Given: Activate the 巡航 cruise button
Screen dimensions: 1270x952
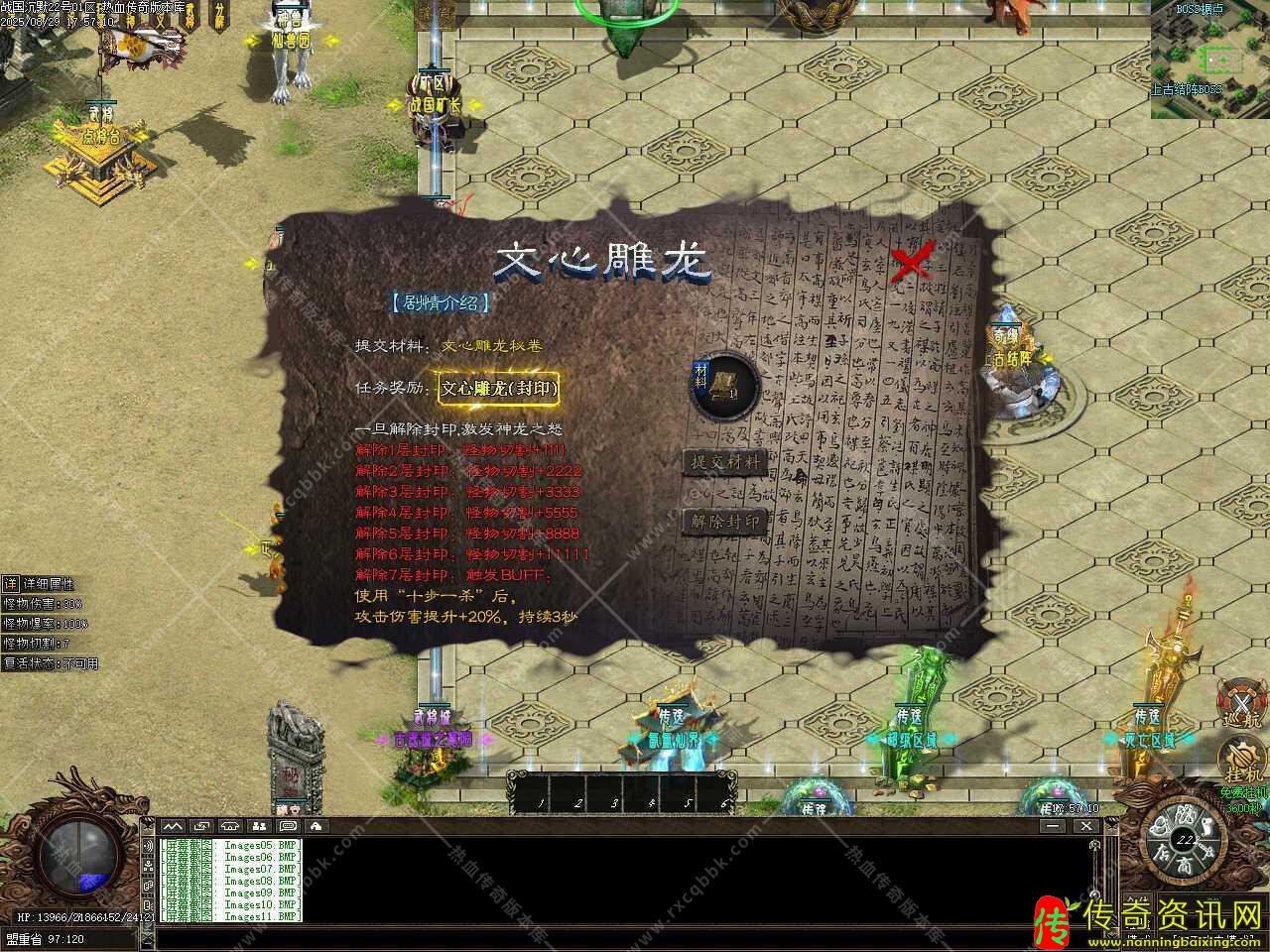Looking at the screenshot, I should [1243, 701].
